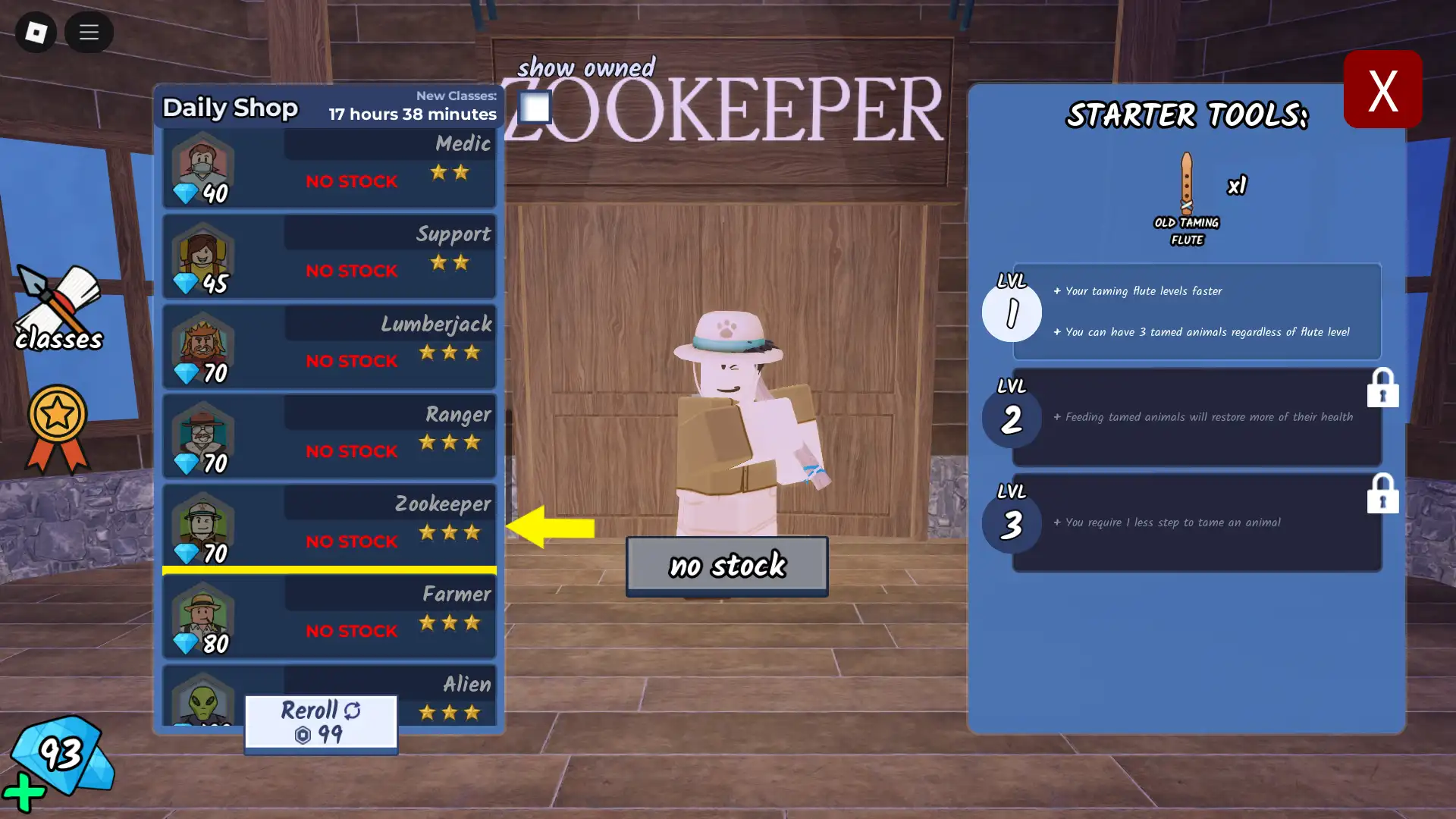Toggle the show owned checkbox
The width and height of the screenshot is (1456, 819).
click(x=535, y=107)
